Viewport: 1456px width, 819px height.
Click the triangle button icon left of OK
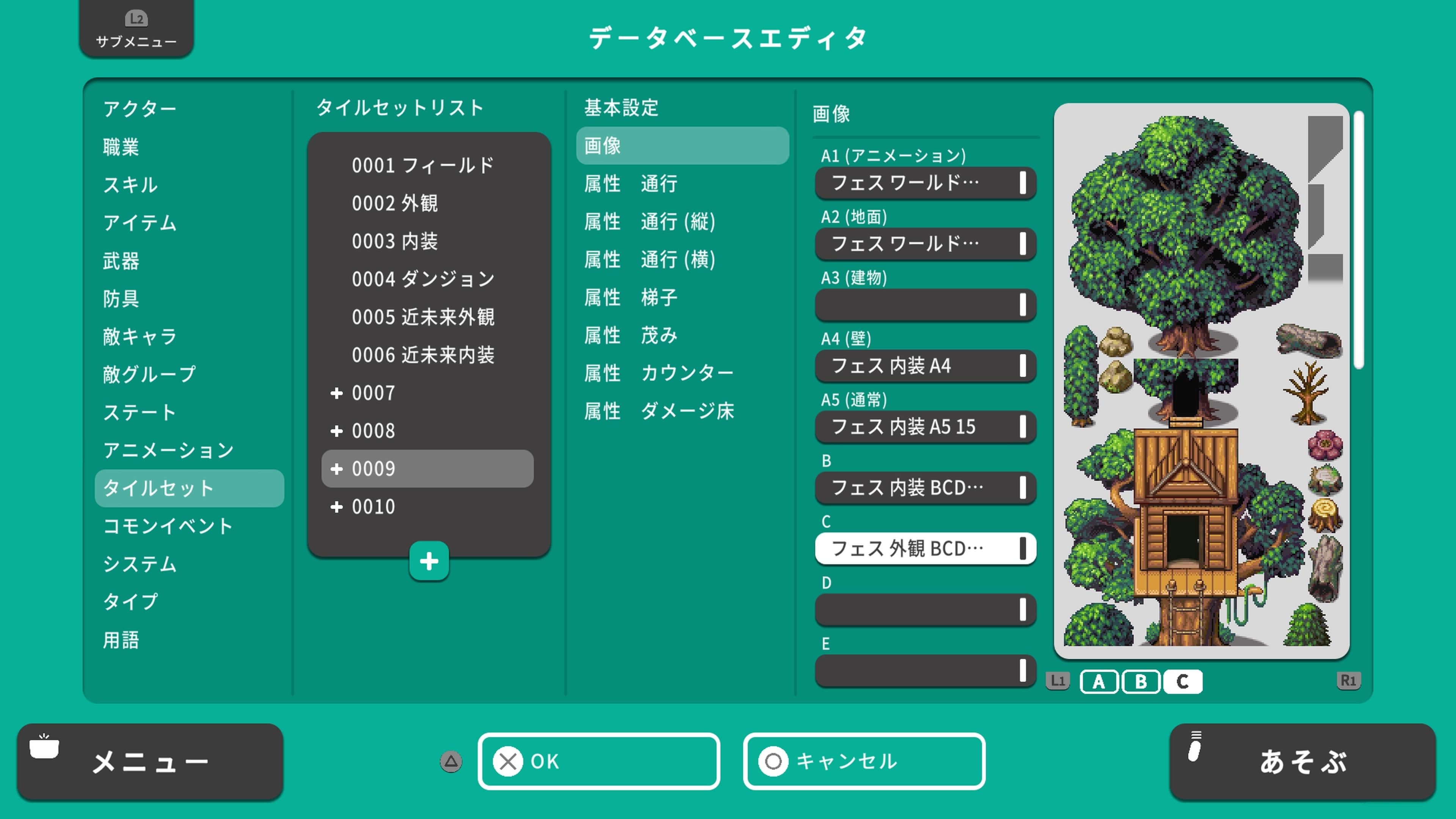[x=450, y=762]
